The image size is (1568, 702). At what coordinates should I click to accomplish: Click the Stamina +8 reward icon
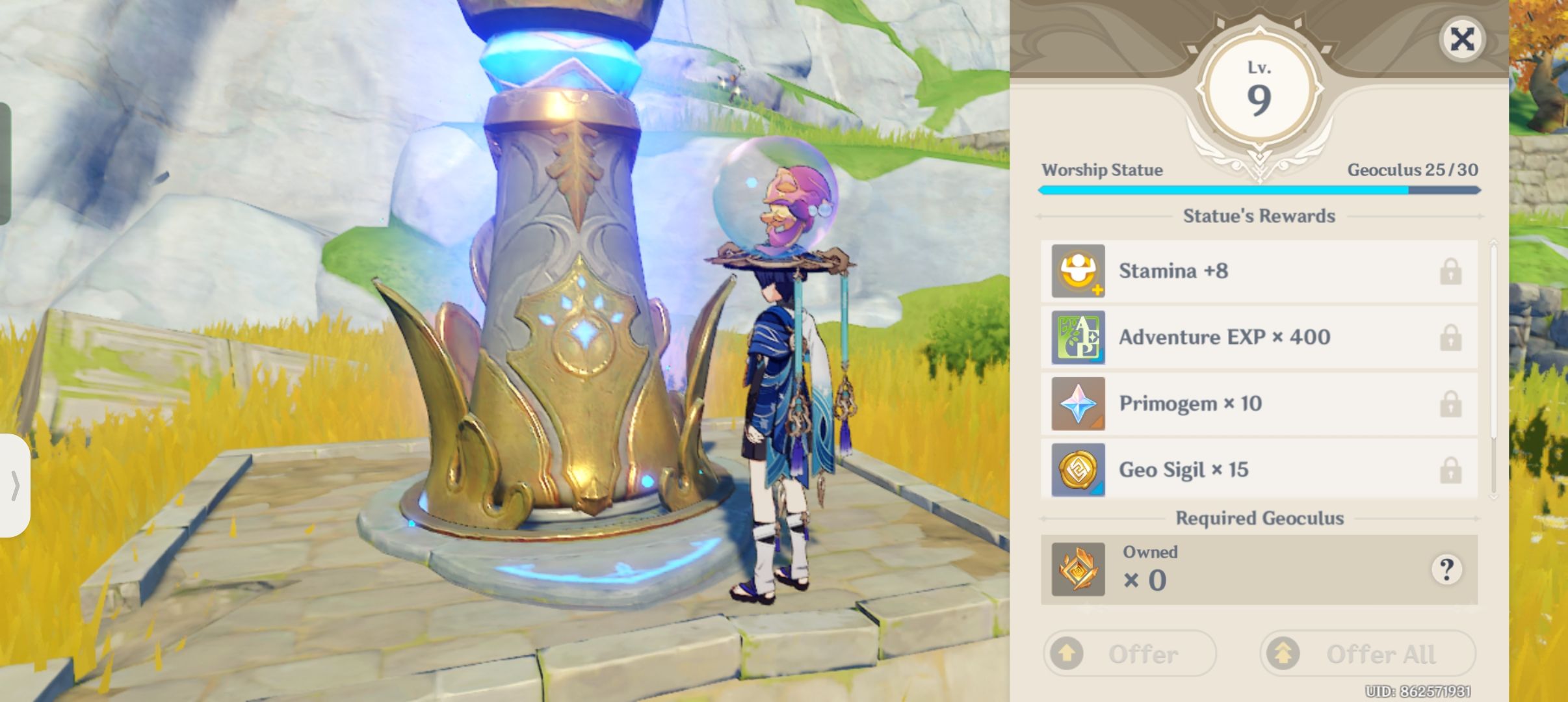coord(1079,271)
